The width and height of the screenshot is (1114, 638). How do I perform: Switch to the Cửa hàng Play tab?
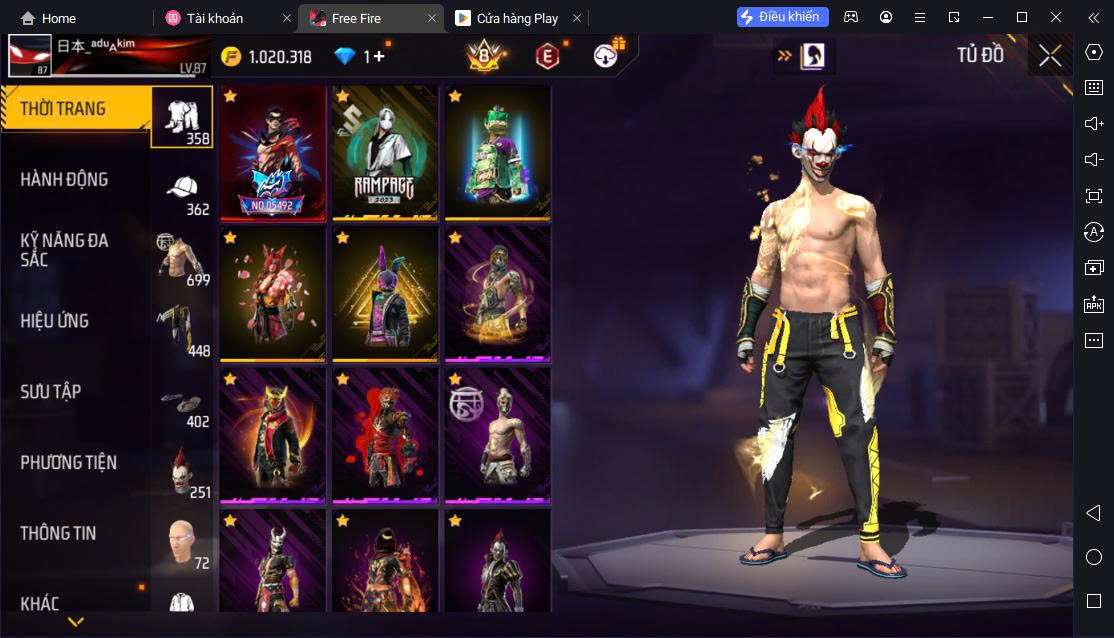click(x=507, y=18)
